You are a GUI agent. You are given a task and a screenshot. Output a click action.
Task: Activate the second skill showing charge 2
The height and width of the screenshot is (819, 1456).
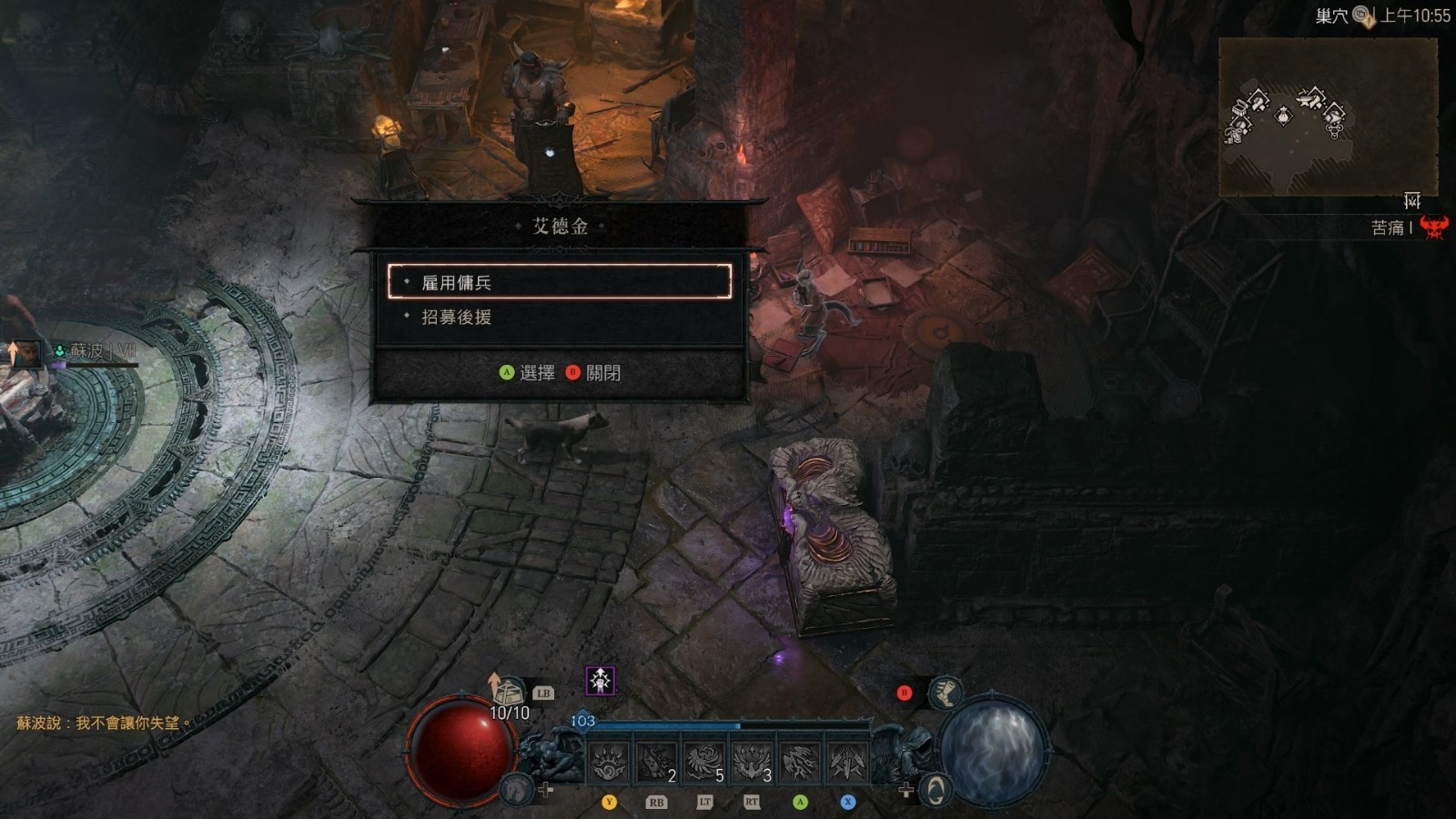click(656, 763)
